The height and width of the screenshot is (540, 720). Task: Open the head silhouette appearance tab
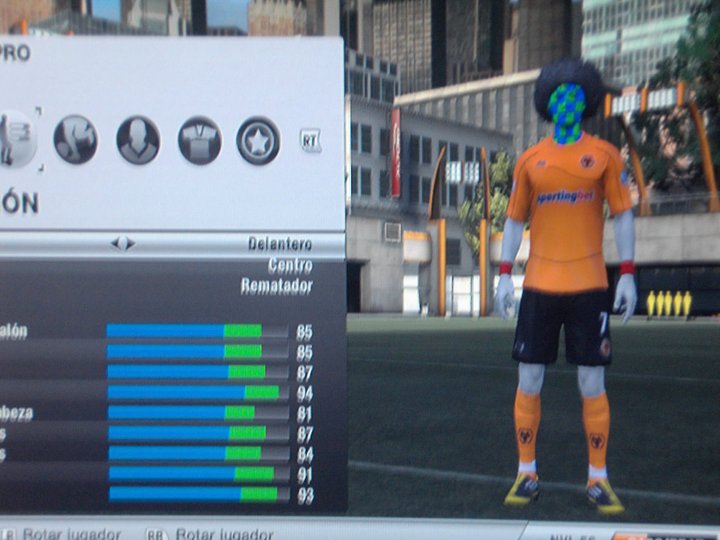[x=138, y=140]
